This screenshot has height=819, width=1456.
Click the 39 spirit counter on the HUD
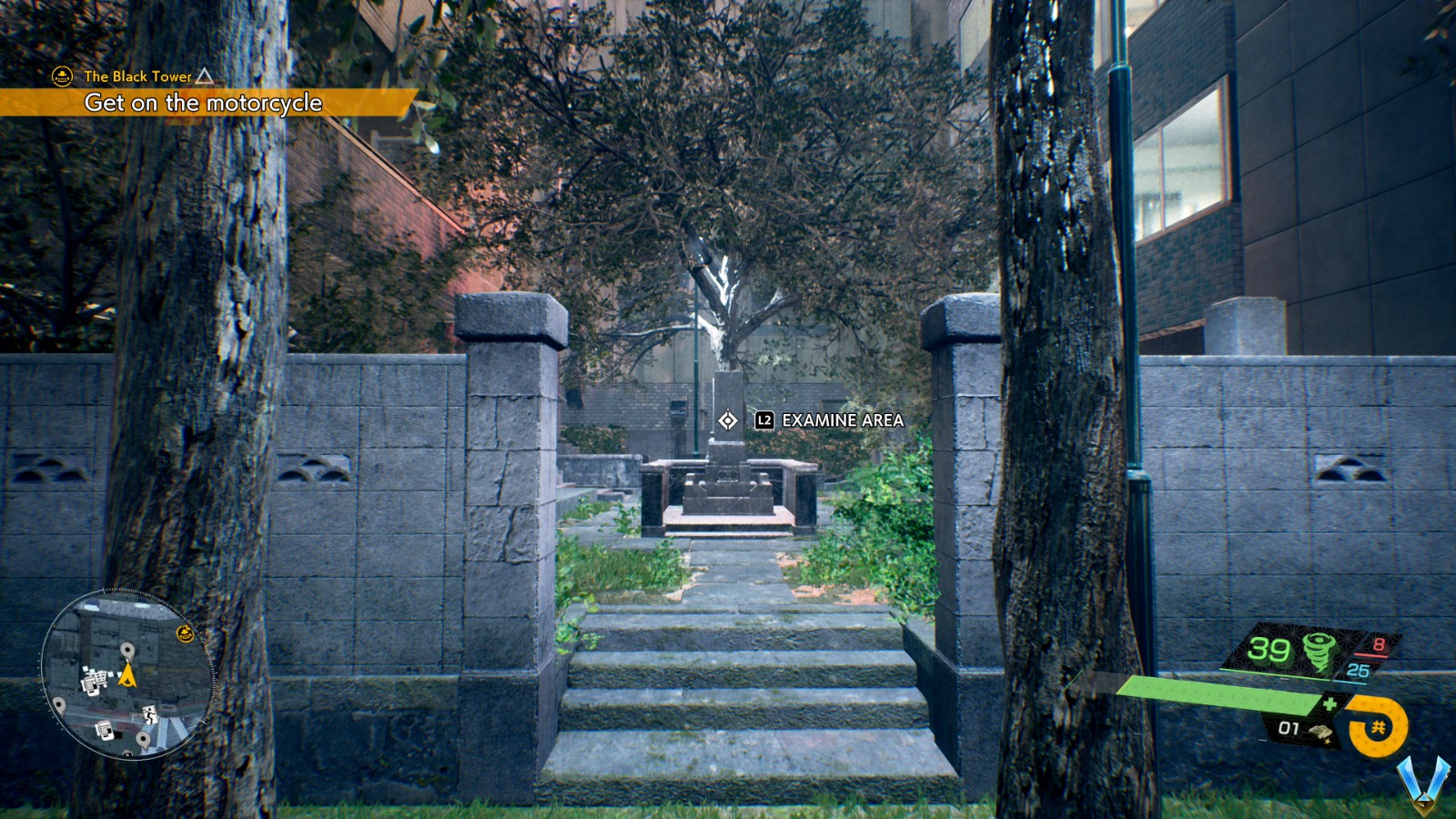coord(1269,648)
